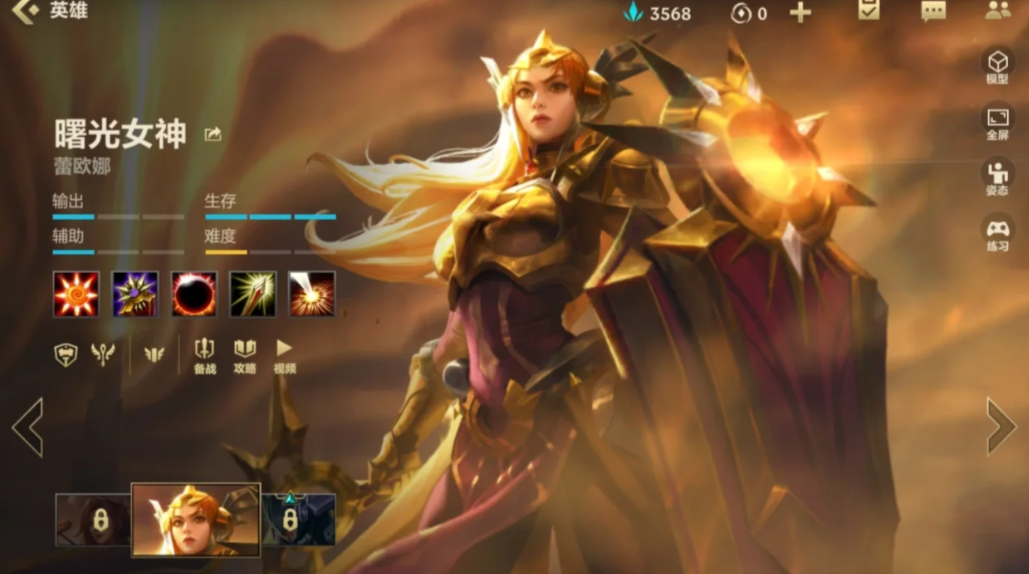Open the checklist tasks icon

tap(869, 12)
